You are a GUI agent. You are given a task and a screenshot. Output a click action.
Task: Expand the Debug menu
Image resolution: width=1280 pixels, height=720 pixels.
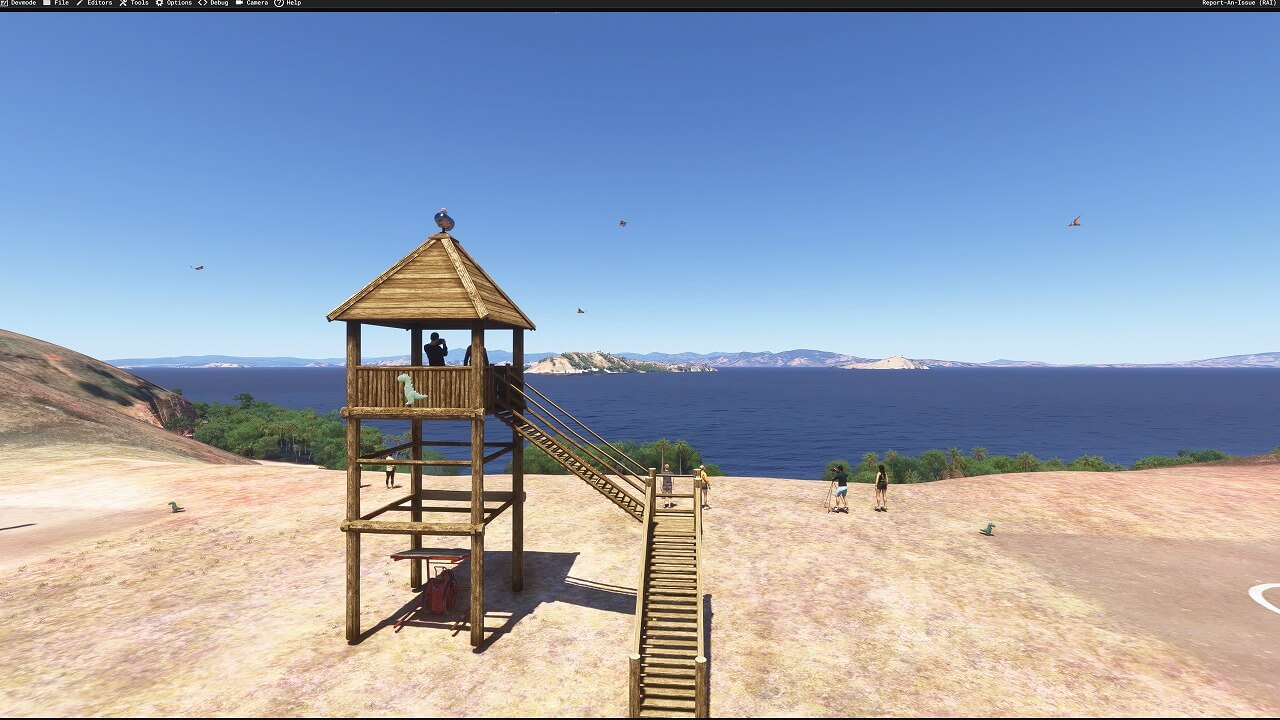pos(214,3)
